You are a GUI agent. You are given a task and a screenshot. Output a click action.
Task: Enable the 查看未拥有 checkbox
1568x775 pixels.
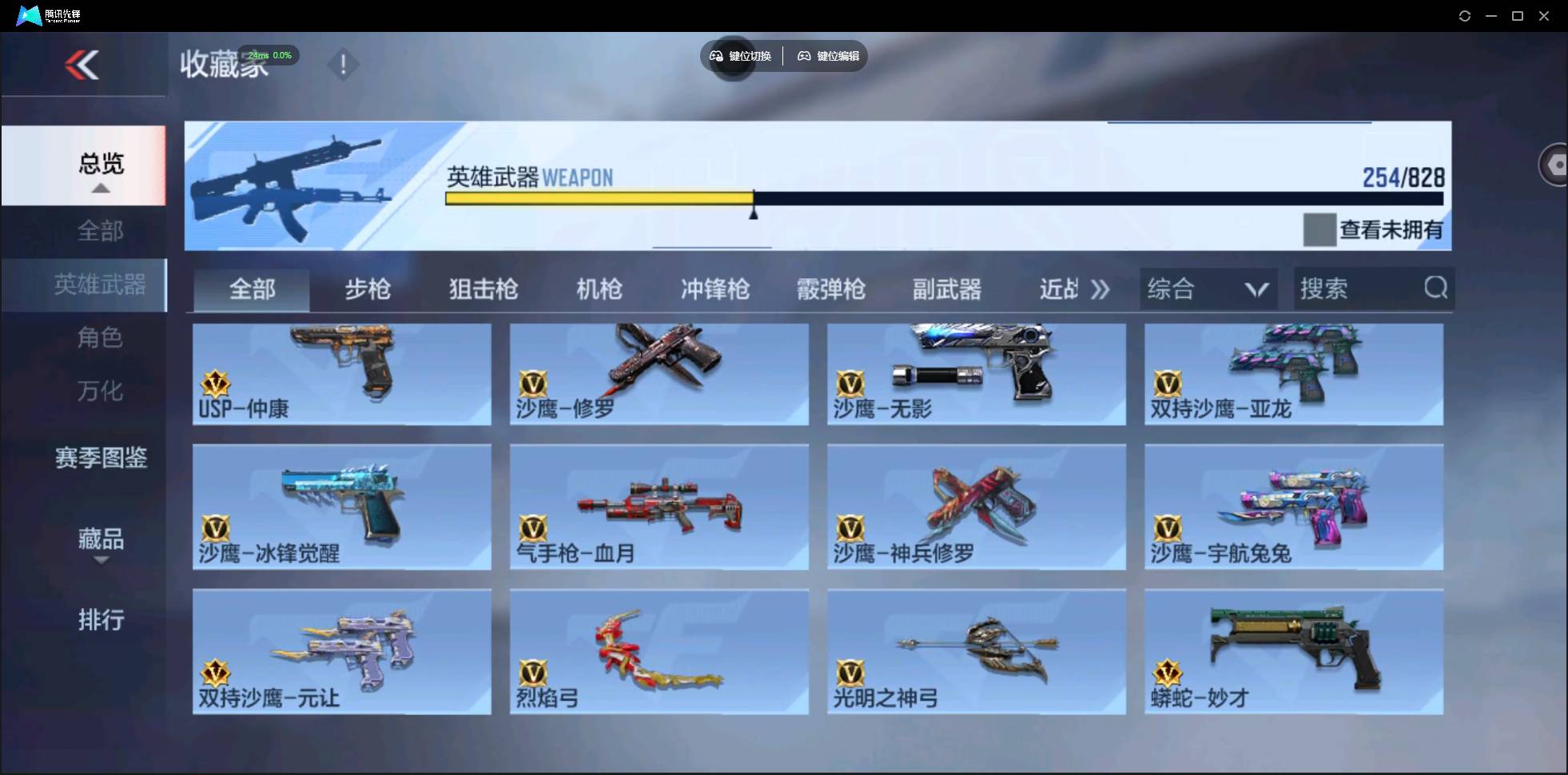point(1322,229)
